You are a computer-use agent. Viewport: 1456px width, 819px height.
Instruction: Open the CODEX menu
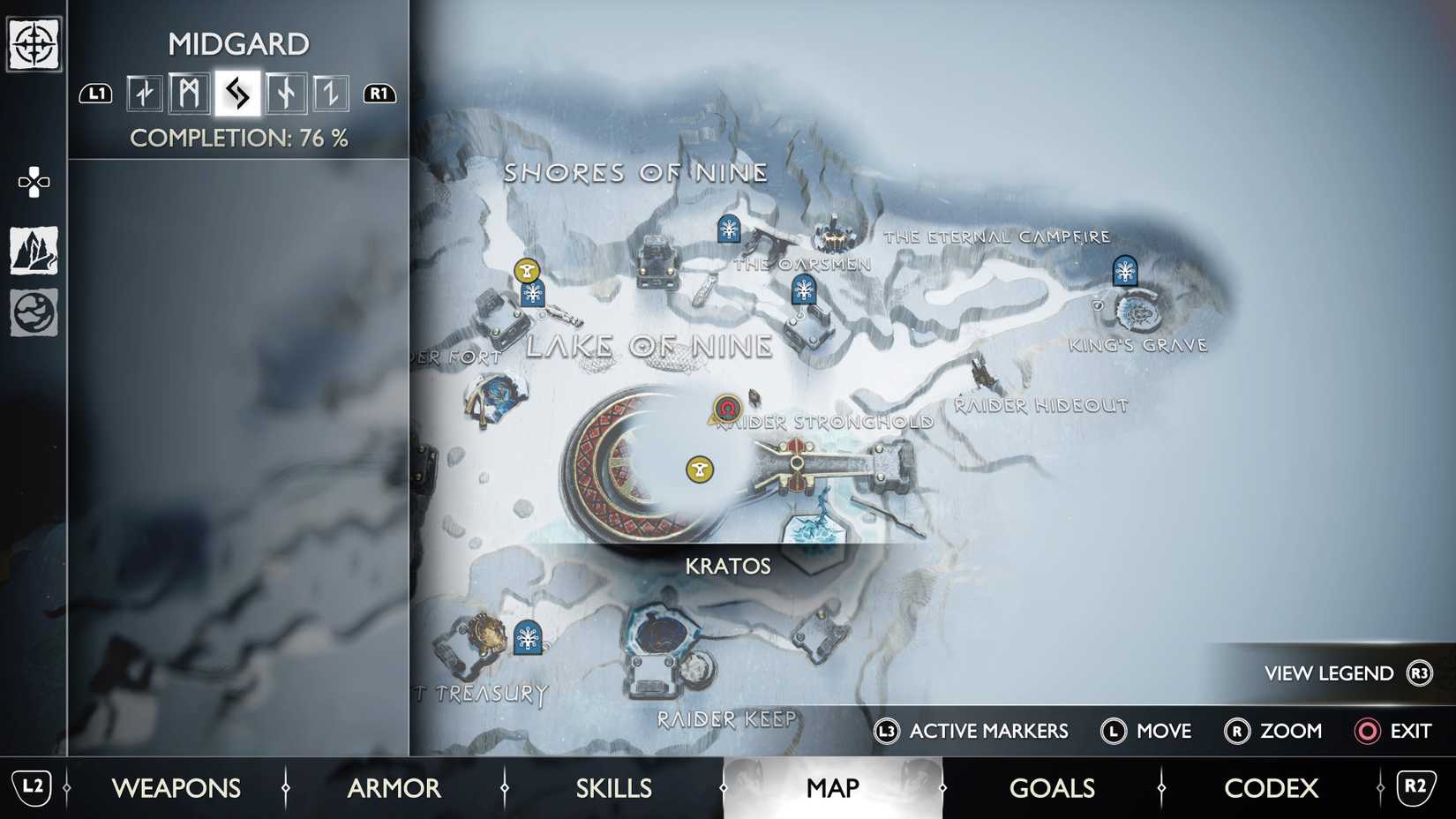coord(1271,787)
